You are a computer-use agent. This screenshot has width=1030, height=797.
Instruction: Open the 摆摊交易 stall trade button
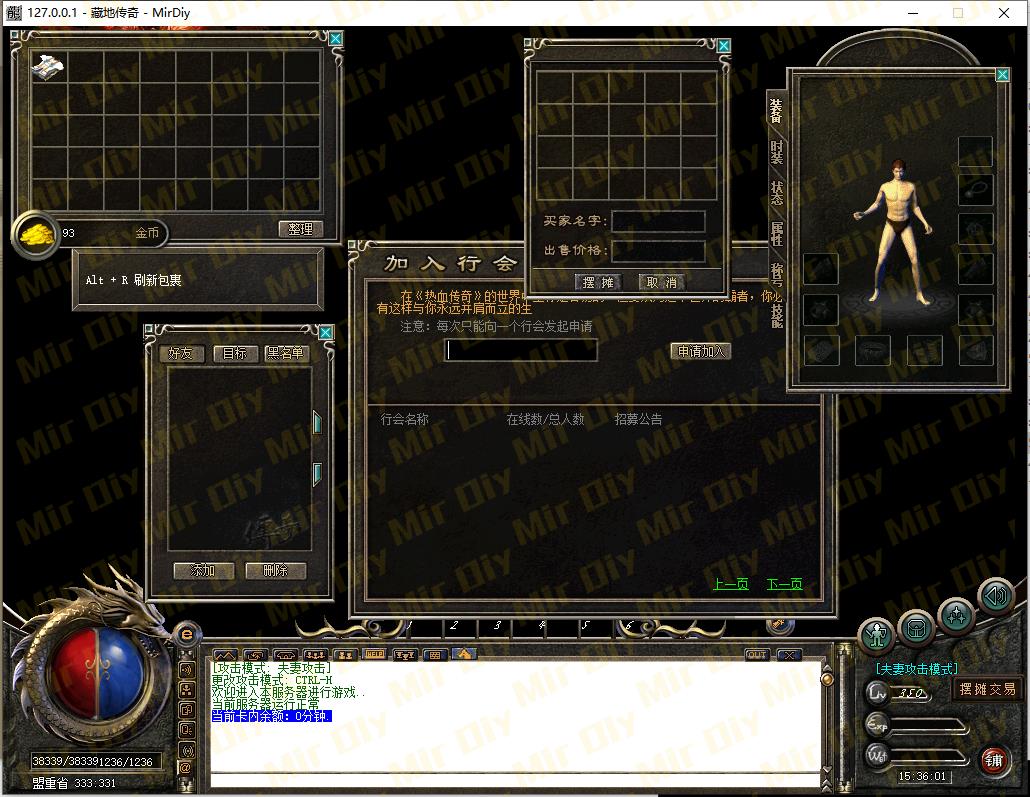987,689
